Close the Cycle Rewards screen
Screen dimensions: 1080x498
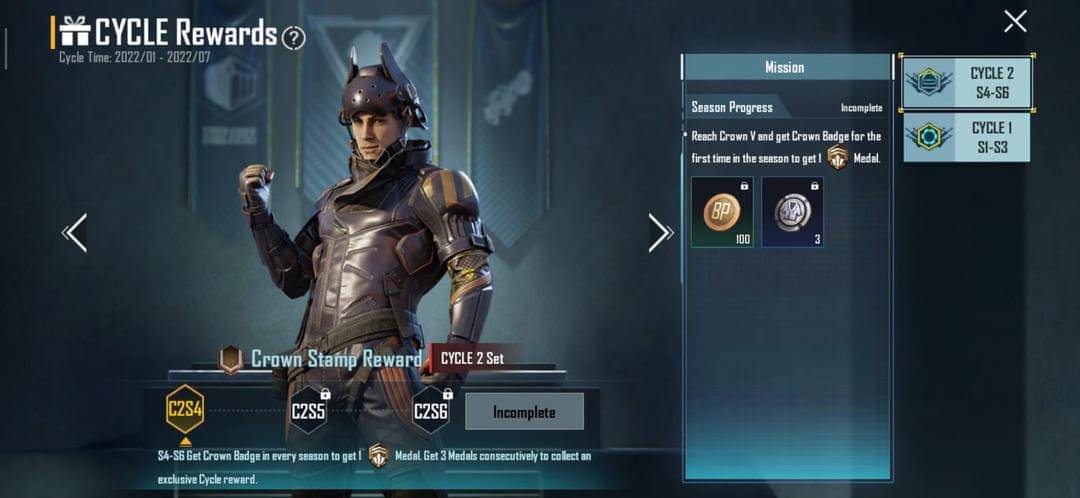pos(1015,21)
